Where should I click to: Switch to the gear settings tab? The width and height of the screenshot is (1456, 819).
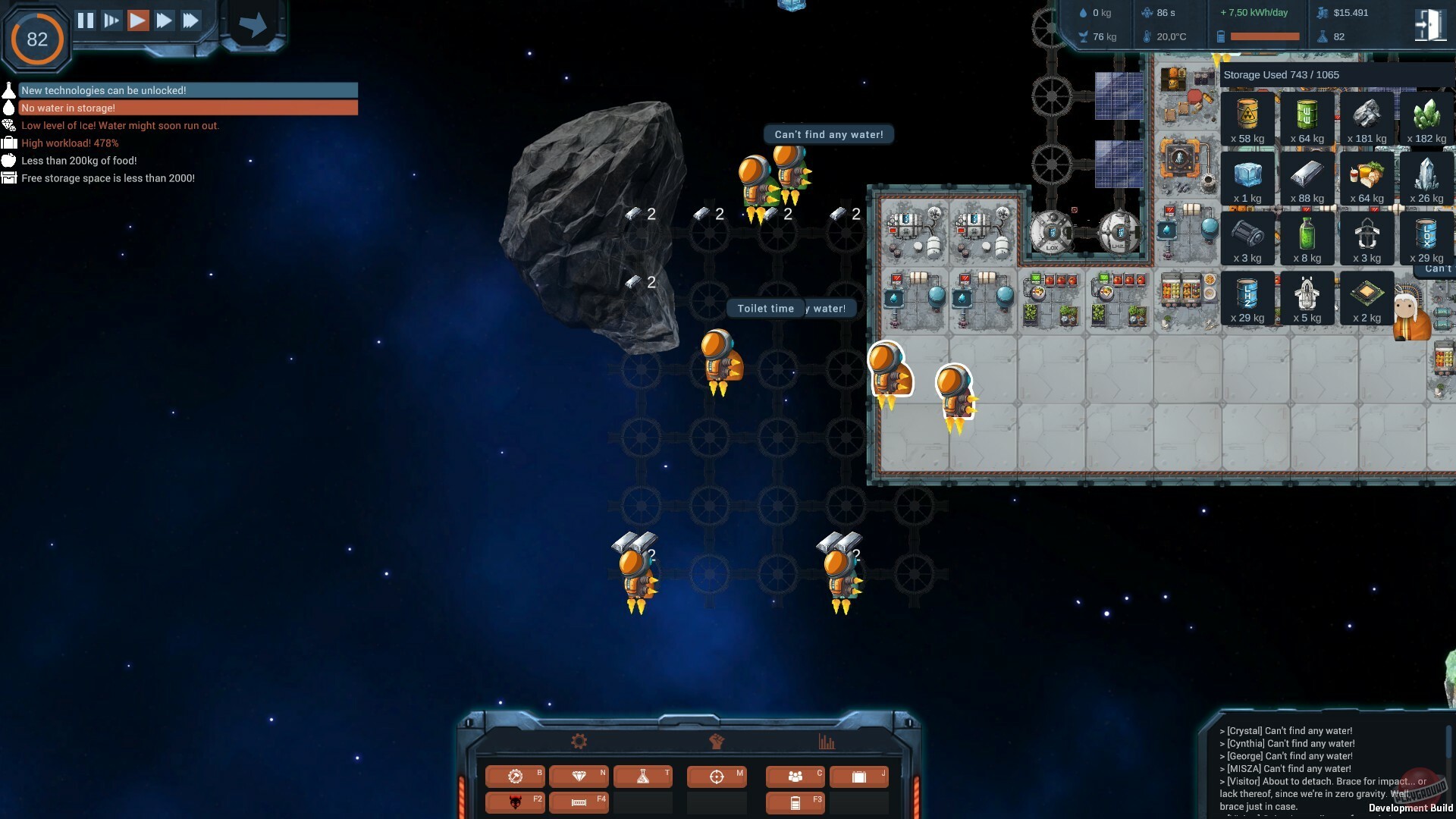578,741
